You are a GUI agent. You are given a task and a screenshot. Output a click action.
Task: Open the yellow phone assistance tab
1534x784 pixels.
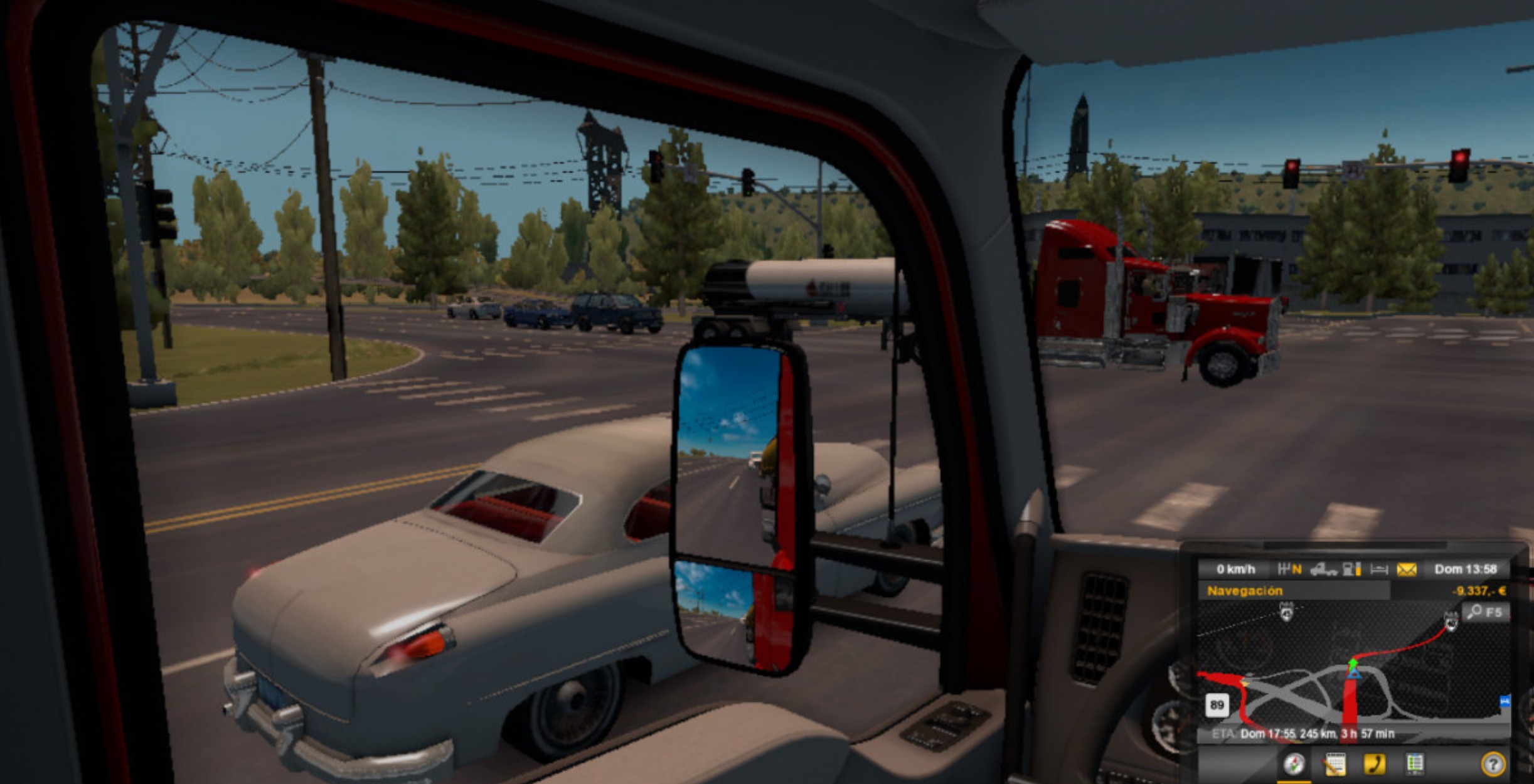point(1374,764)
